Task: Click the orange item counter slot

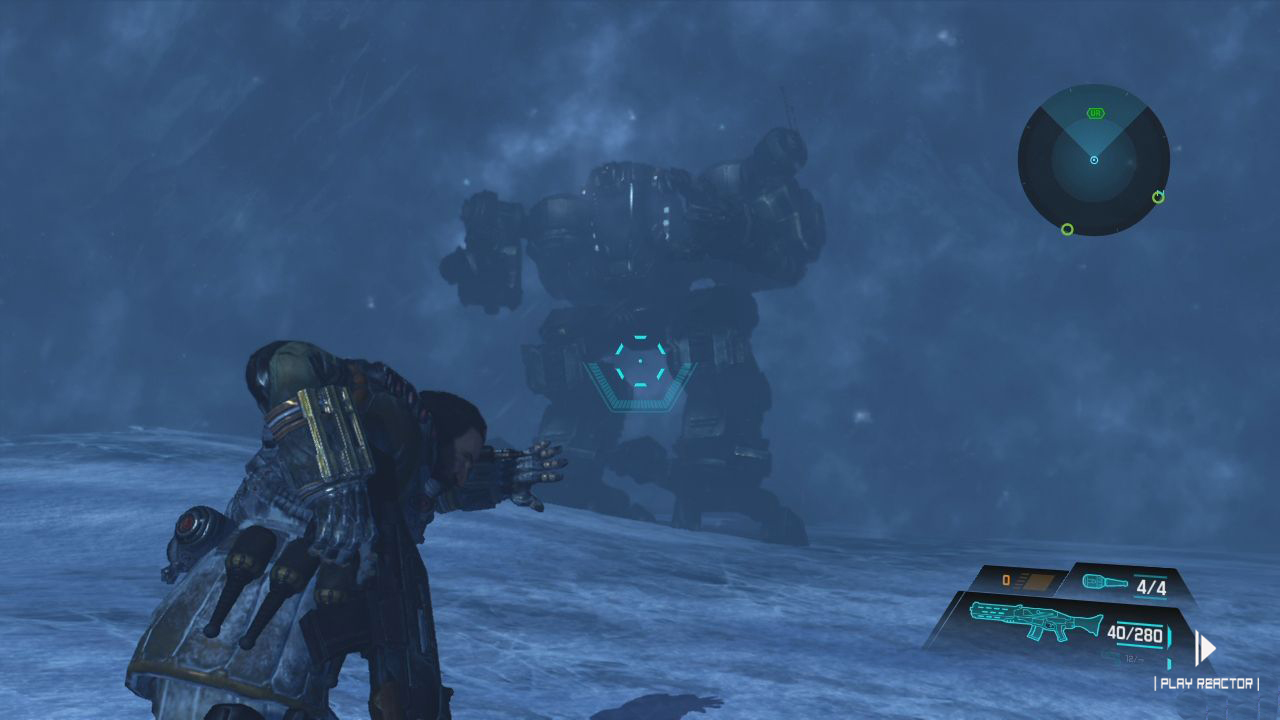Action: click(x=1020, y=580)
